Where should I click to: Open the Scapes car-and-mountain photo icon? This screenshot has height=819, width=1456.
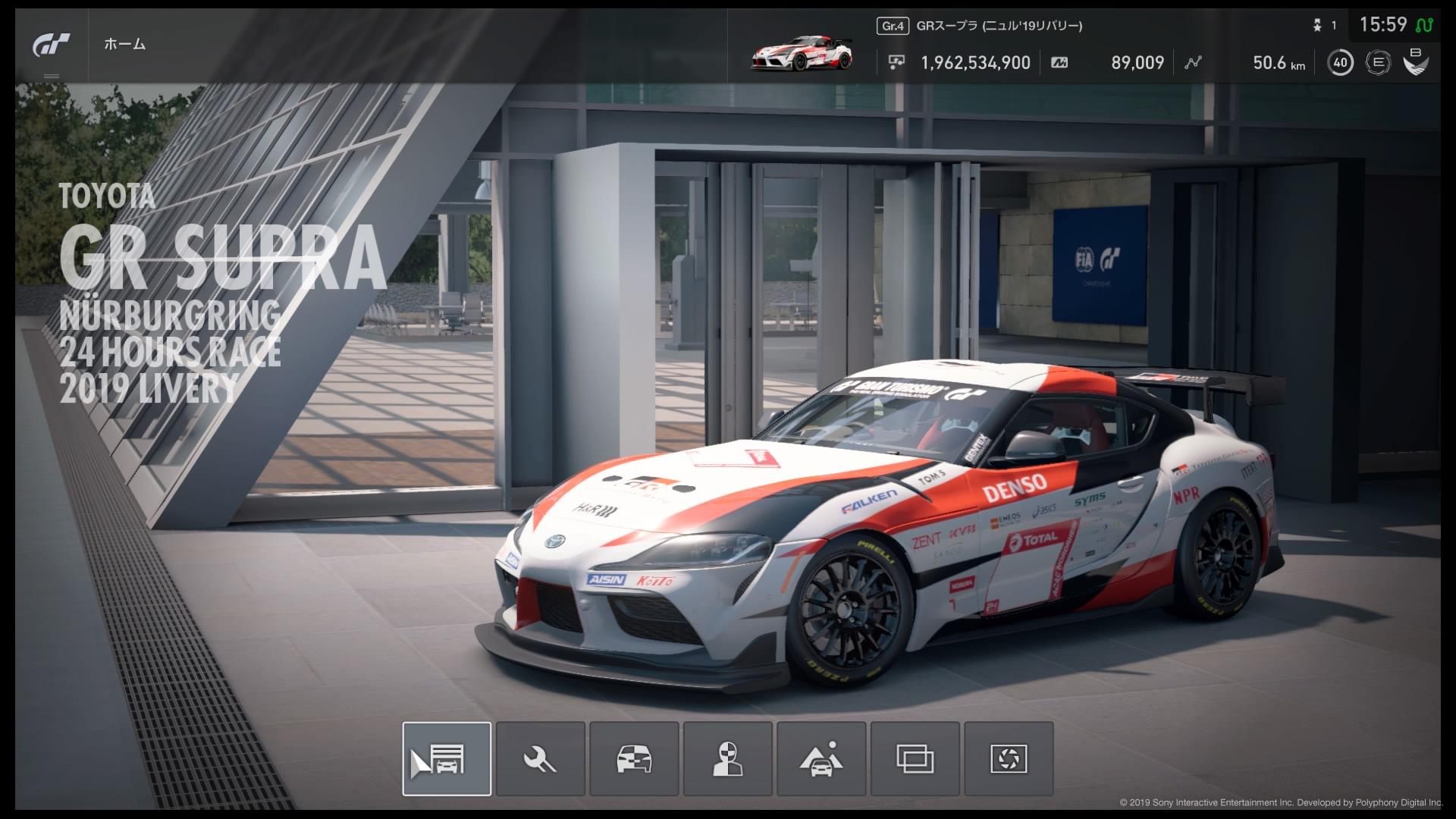pyautogui.click(x=821, y=758)
